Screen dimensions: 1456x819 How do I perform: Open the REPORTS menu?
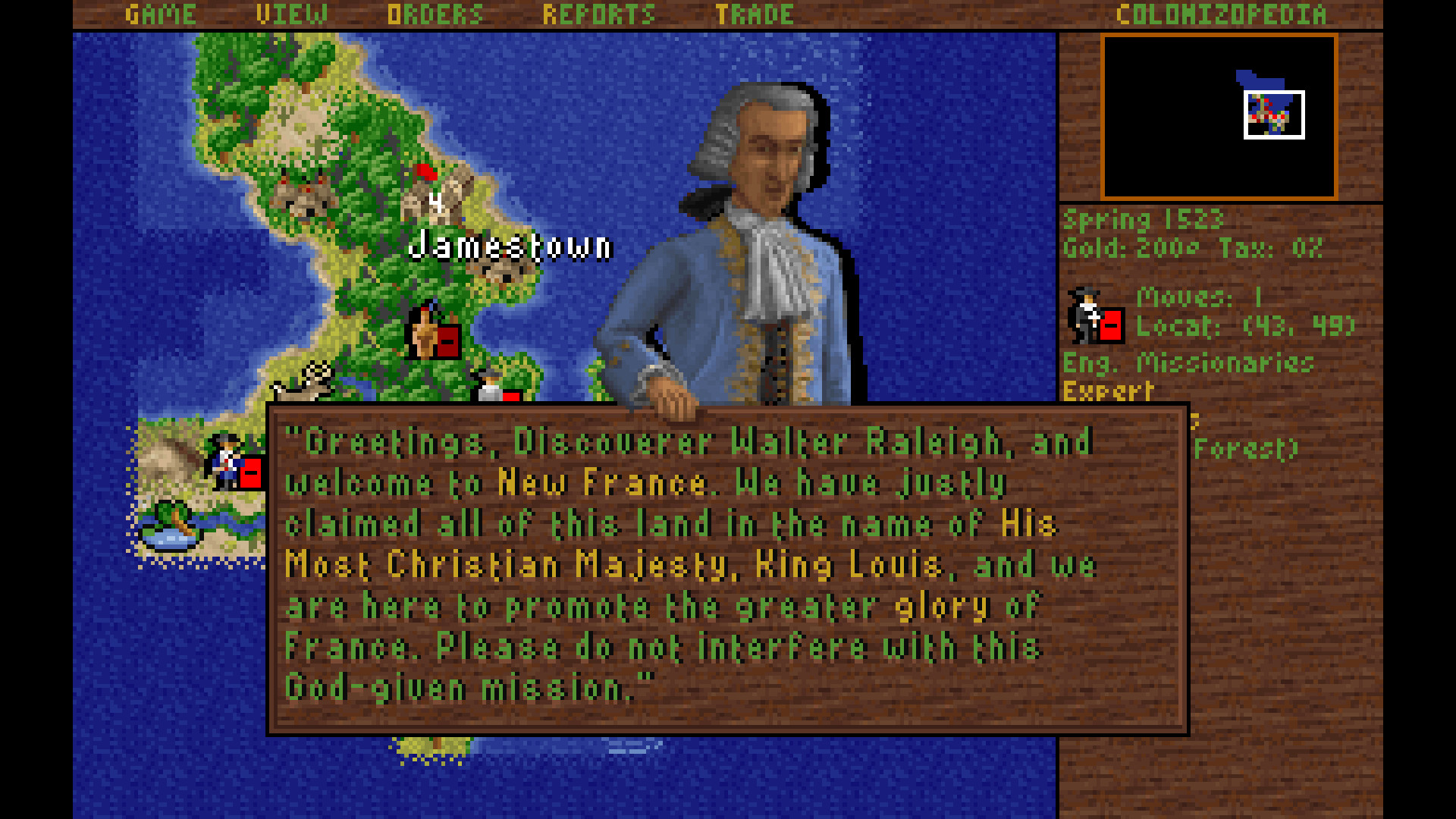[599, 13]
